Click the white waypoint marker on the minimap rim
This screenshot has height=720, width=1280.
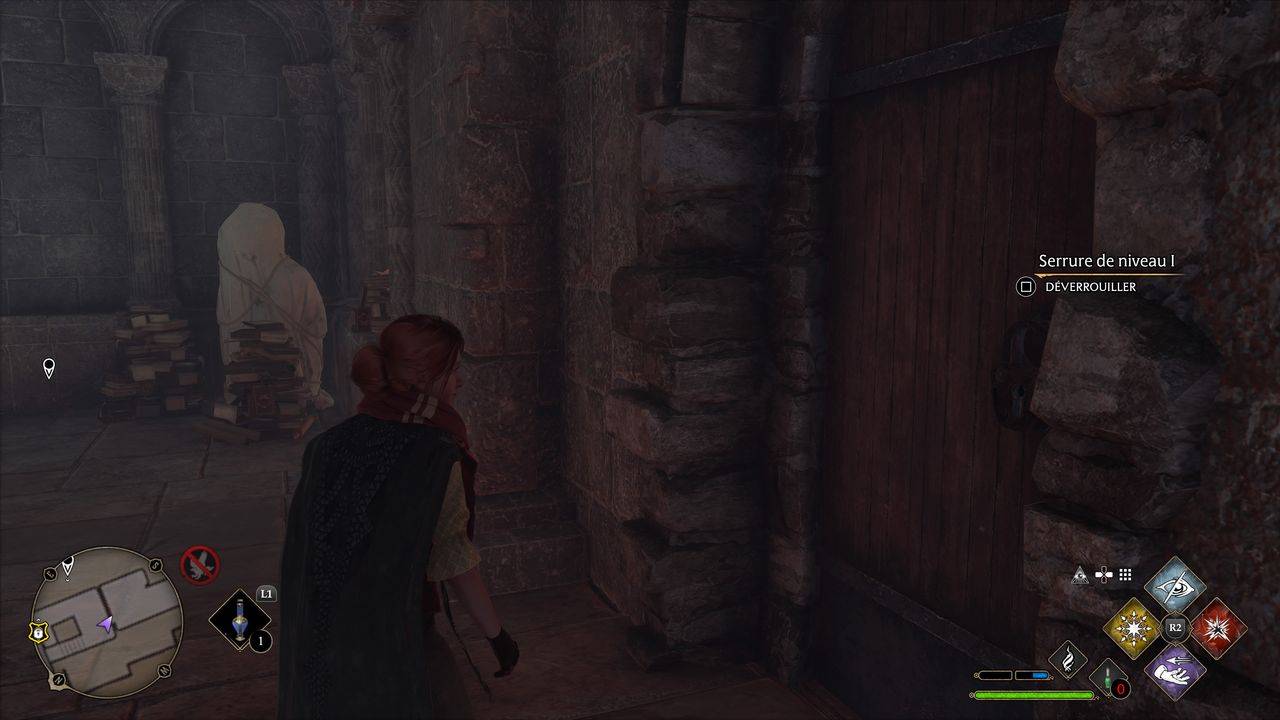67,567
